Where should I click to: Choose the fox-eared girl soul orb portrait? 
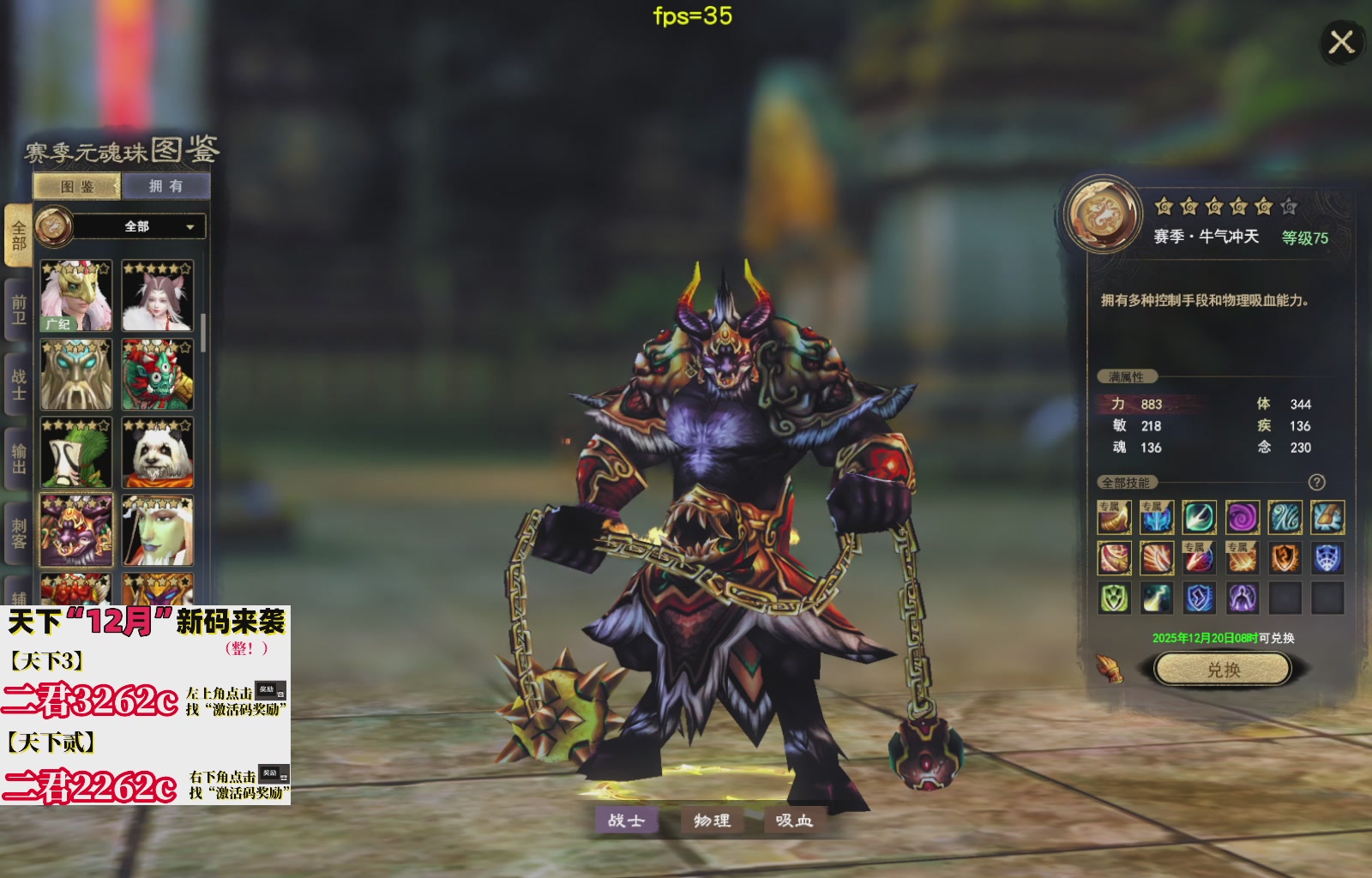pos(158,296)
